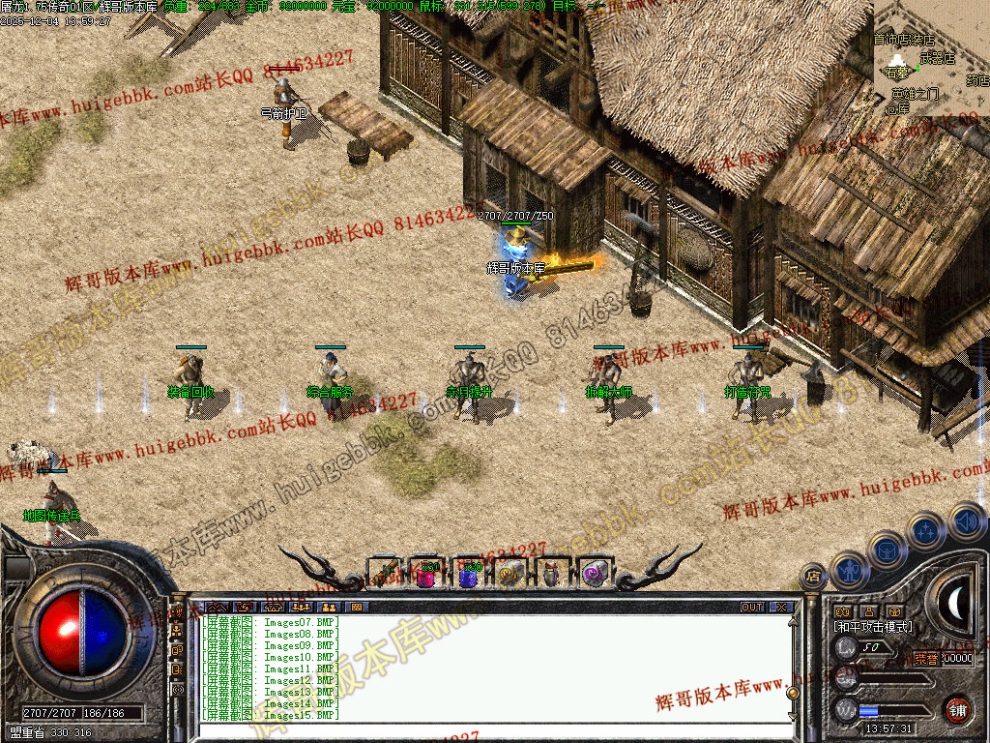Click the OUT button above chat
This screenshot has height=743, width=990.
(752, 607)
